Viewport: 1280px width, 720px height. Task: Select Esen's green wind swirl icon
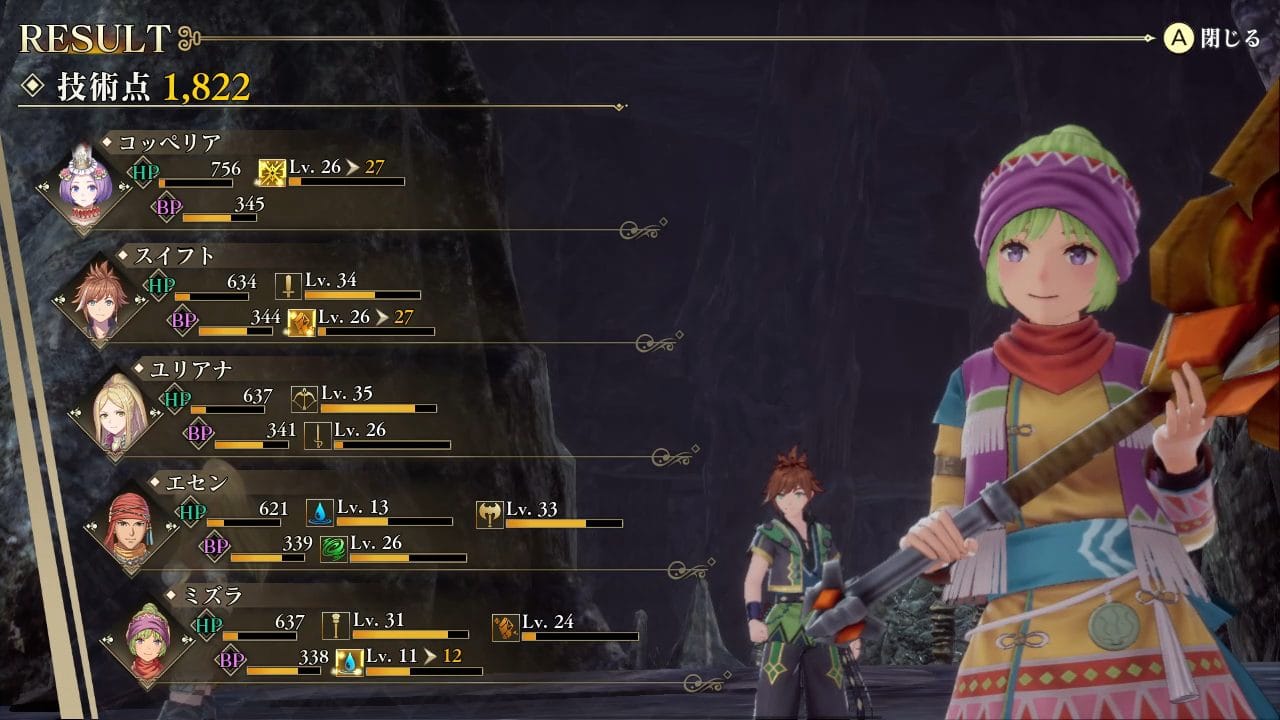click(333, 549)
